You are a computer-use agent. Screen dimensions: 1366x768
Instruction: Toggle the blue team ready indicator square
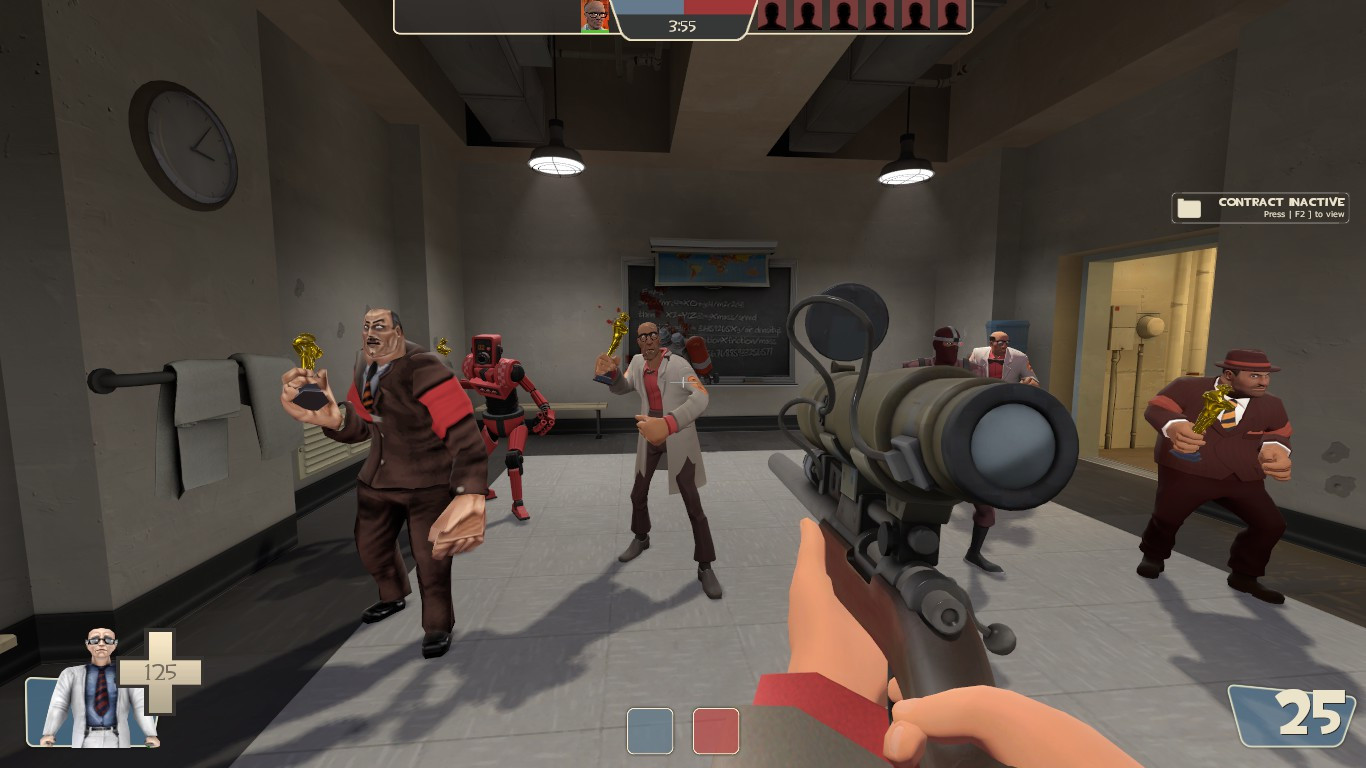(x=650, y=731)
